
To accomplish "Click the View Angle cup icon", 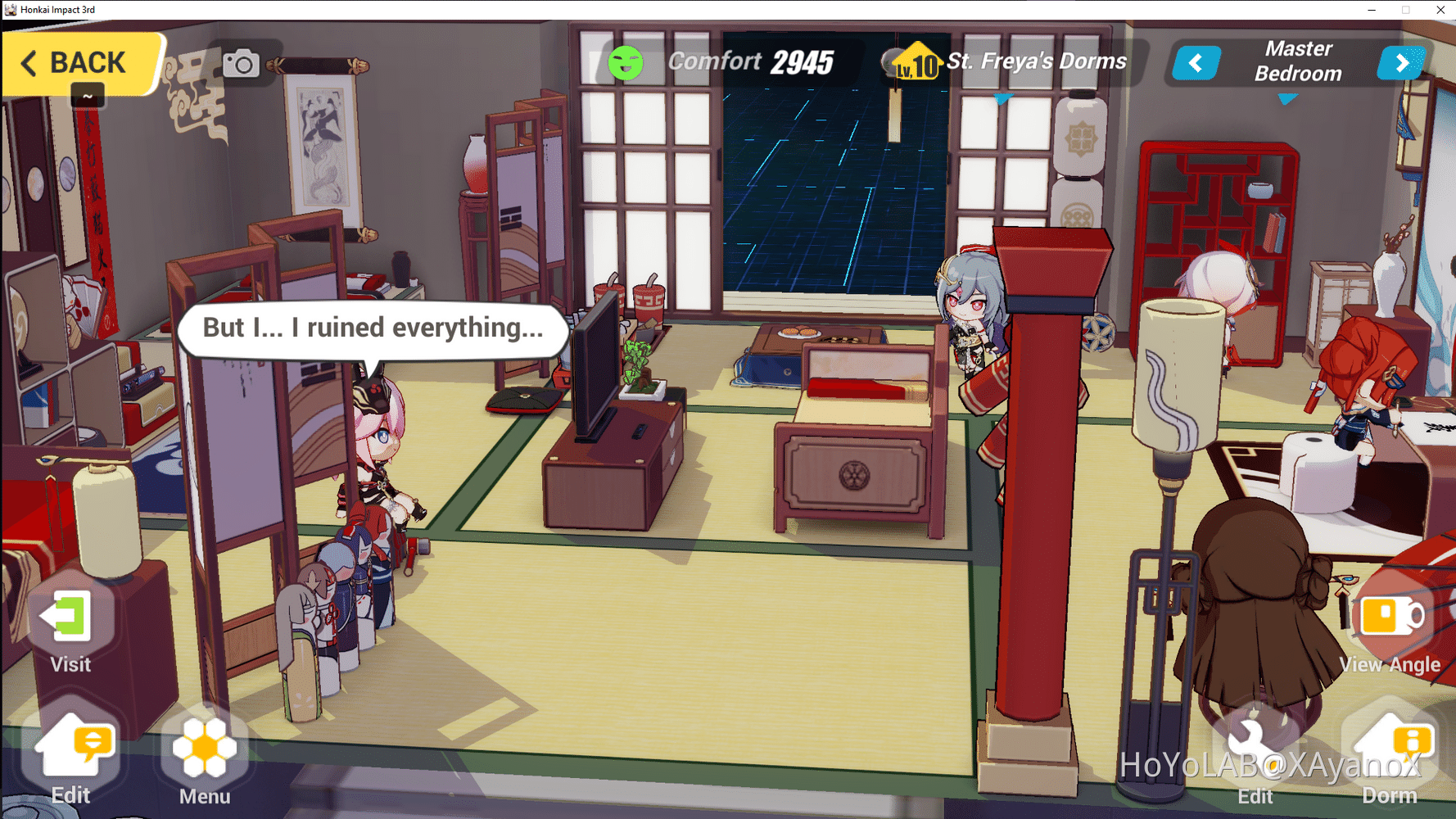I will pos(1390,617).
